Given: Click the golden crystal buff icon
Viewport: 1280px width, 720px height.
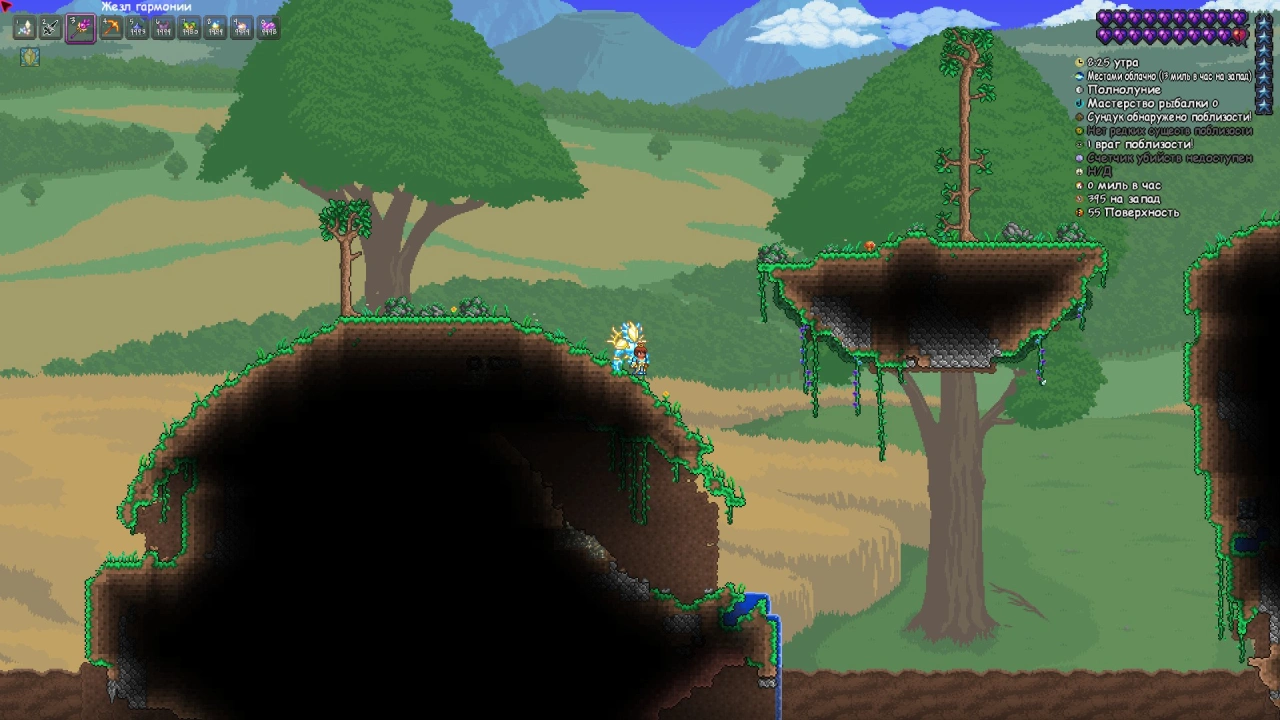Looking at the screenshot, I should click(x=31, y=57).
